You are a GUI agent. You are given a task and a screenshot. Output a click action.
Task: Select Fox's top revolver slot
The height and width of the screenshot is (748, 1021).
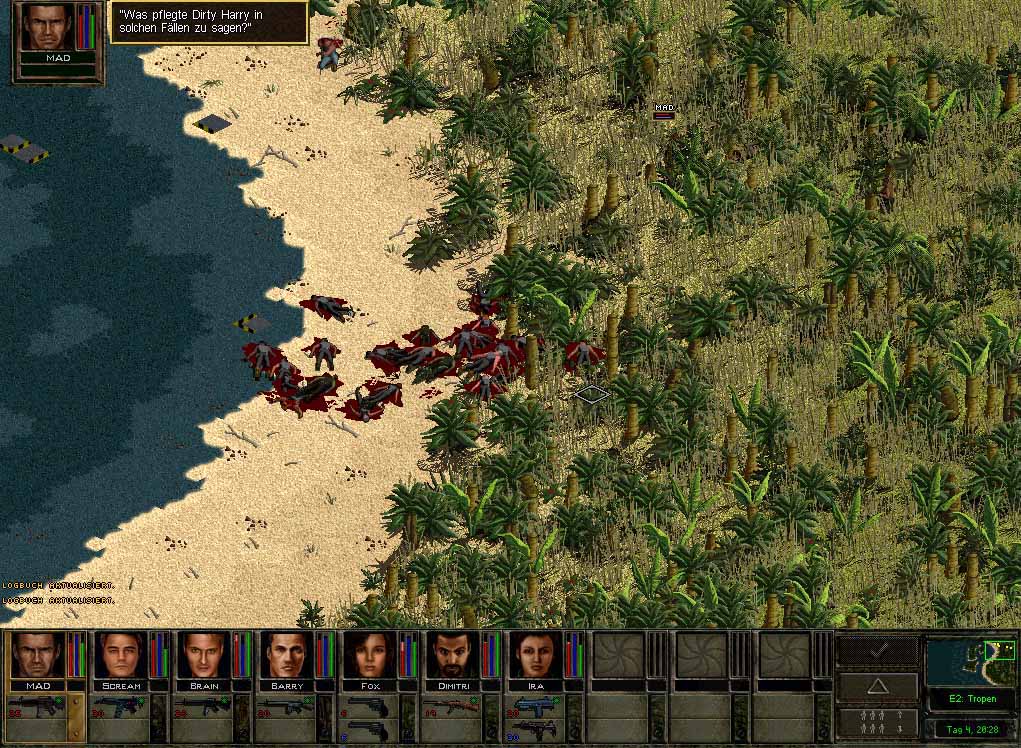(x=367, y=706)
